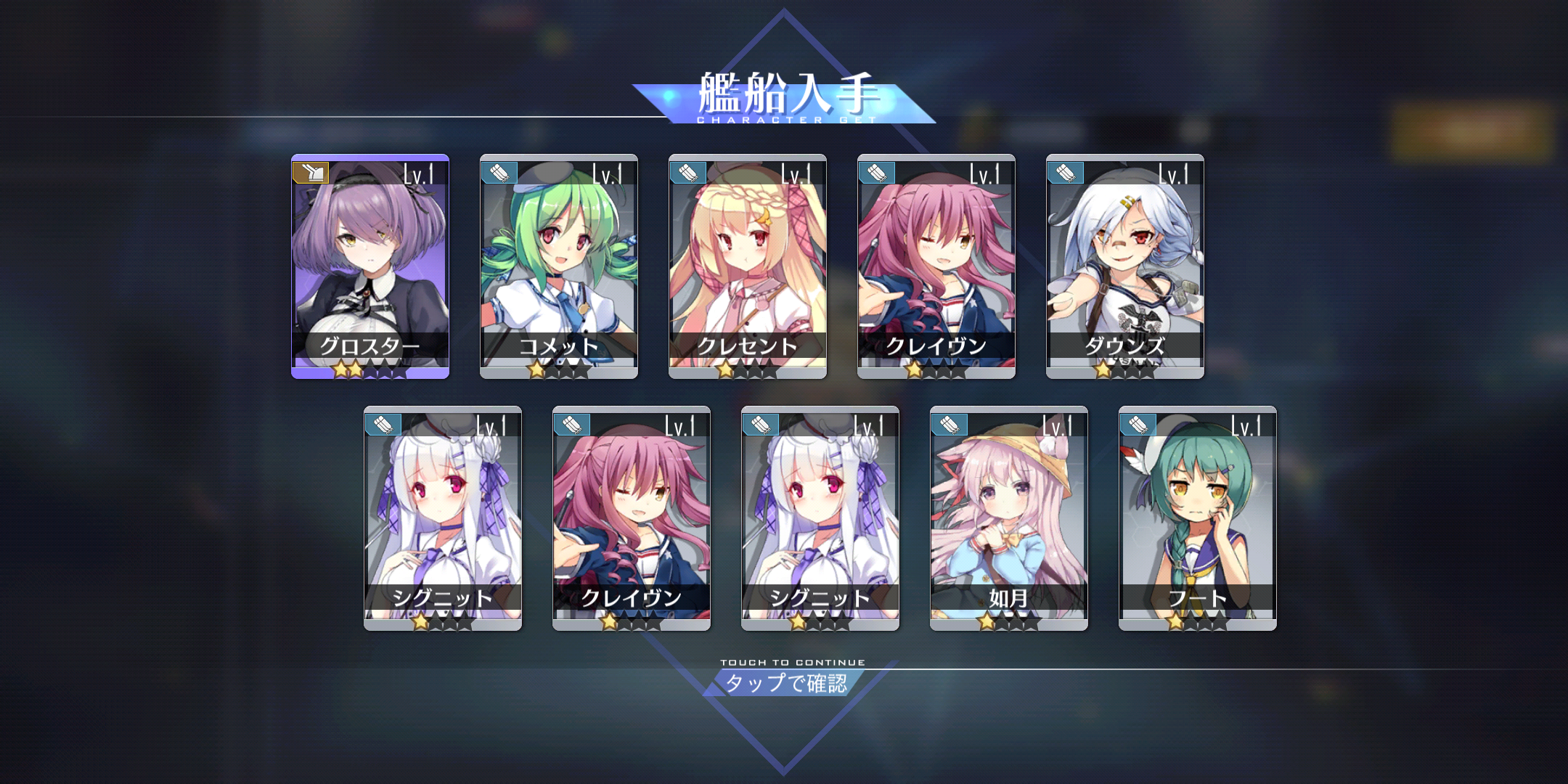View the フート ship card
Viewport: 1568px width, 784px height.
1198,518
